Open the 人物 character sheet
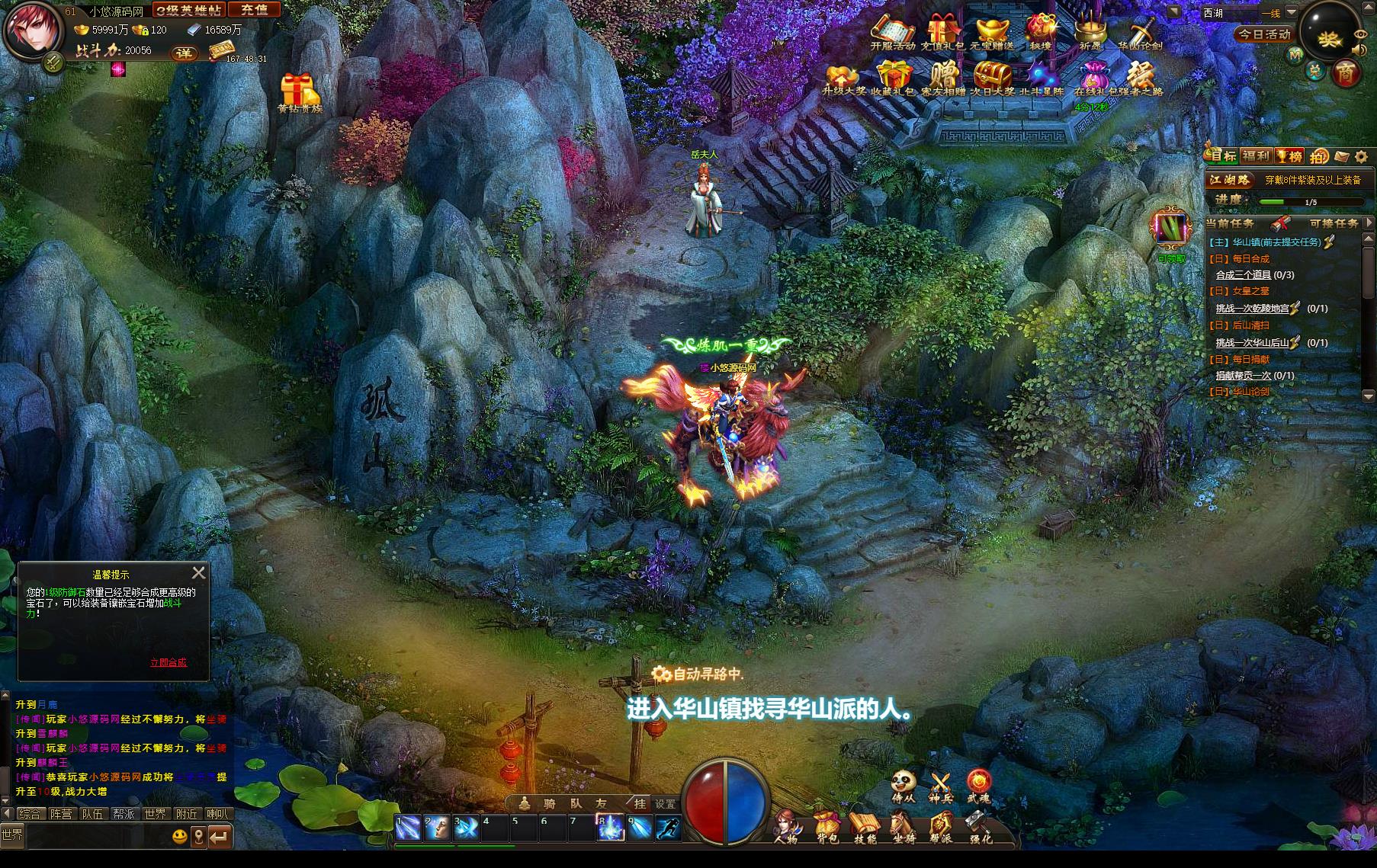This screenshot has height=868, width=1377. [786, 827]
